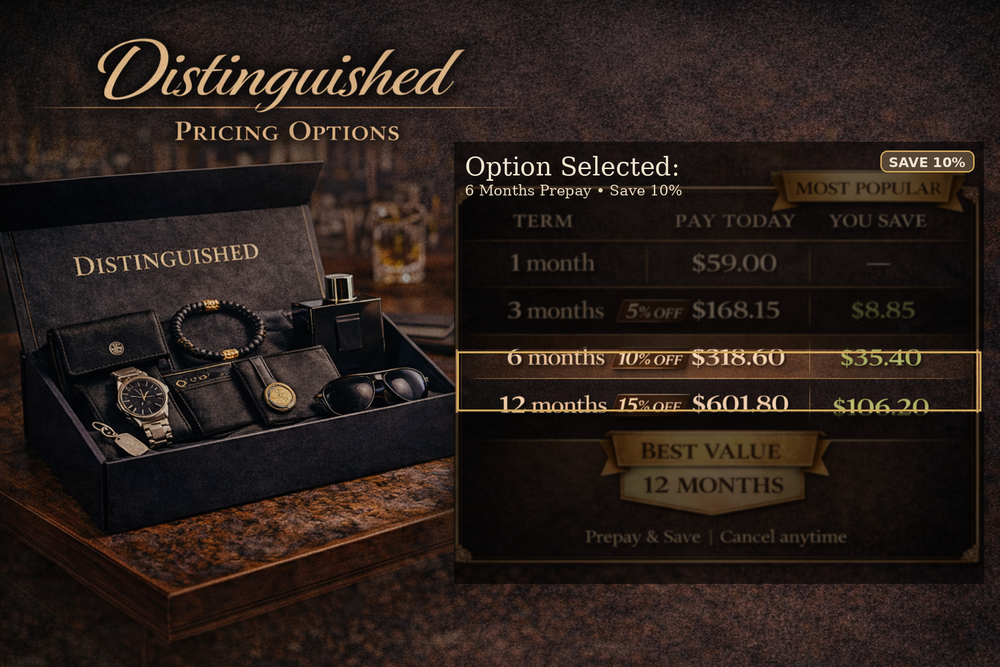Screen dimensions: 1000x667
Task: Select the 6 months 10% off plan
Action: (x=716, y=358)
